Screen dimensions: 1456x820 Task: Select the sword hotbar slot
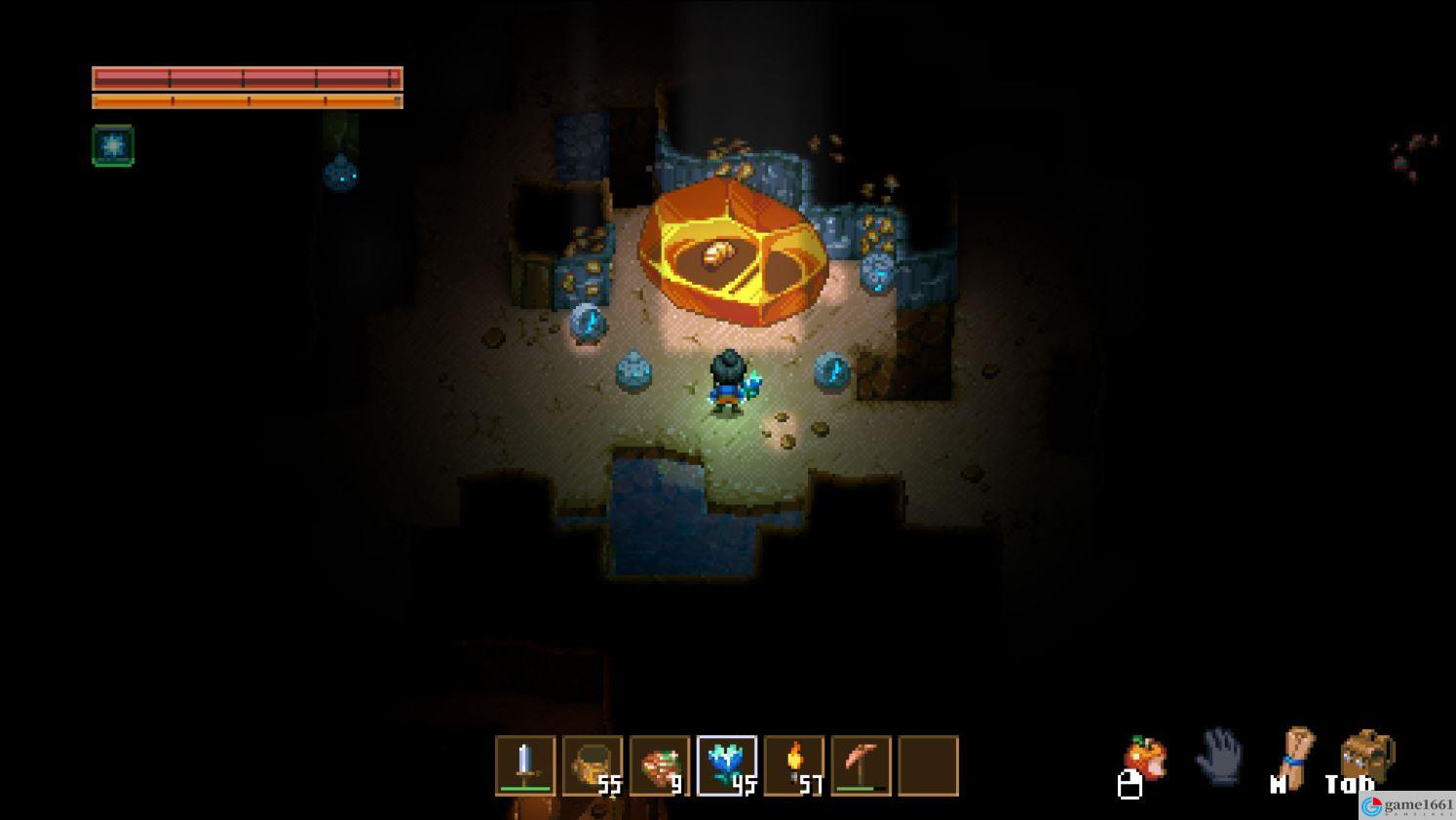click(525, 765)
